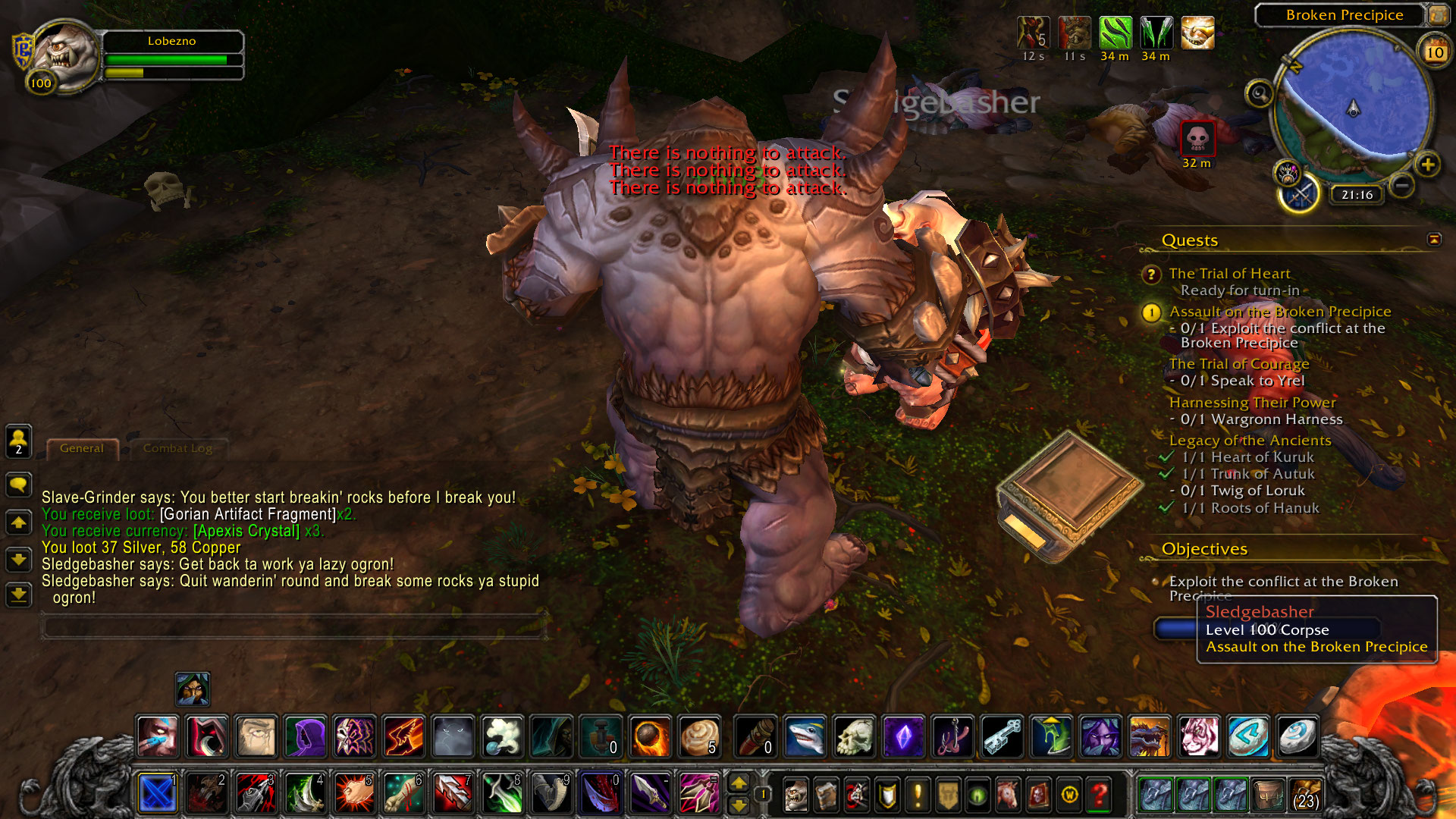
Task: Click the pink skull debuff icon
Action: (x=1197, y=138)
